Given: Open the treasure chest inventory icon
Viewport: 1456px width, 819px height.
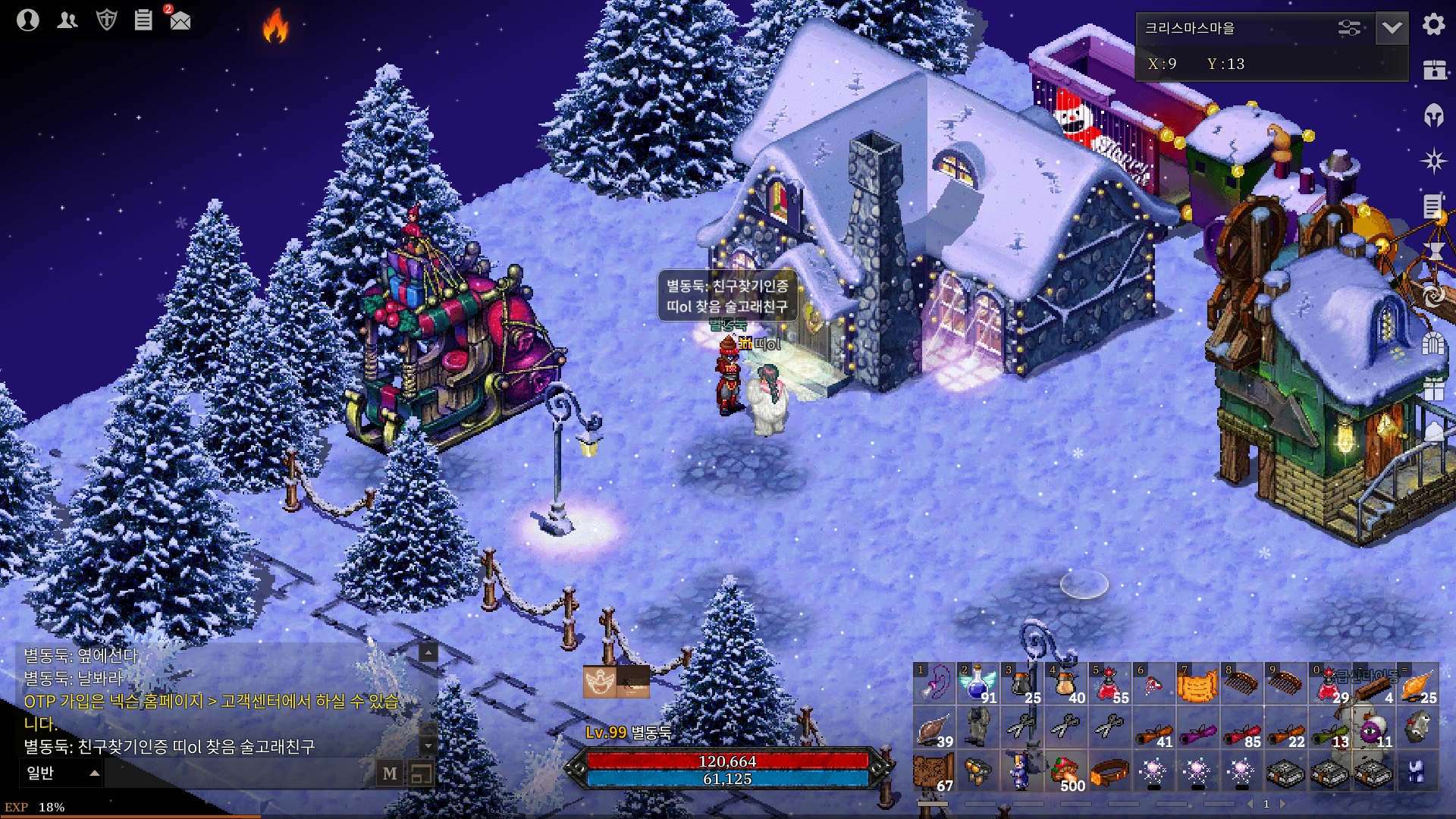Looking at the screenshot, I should click(1433, 70).
